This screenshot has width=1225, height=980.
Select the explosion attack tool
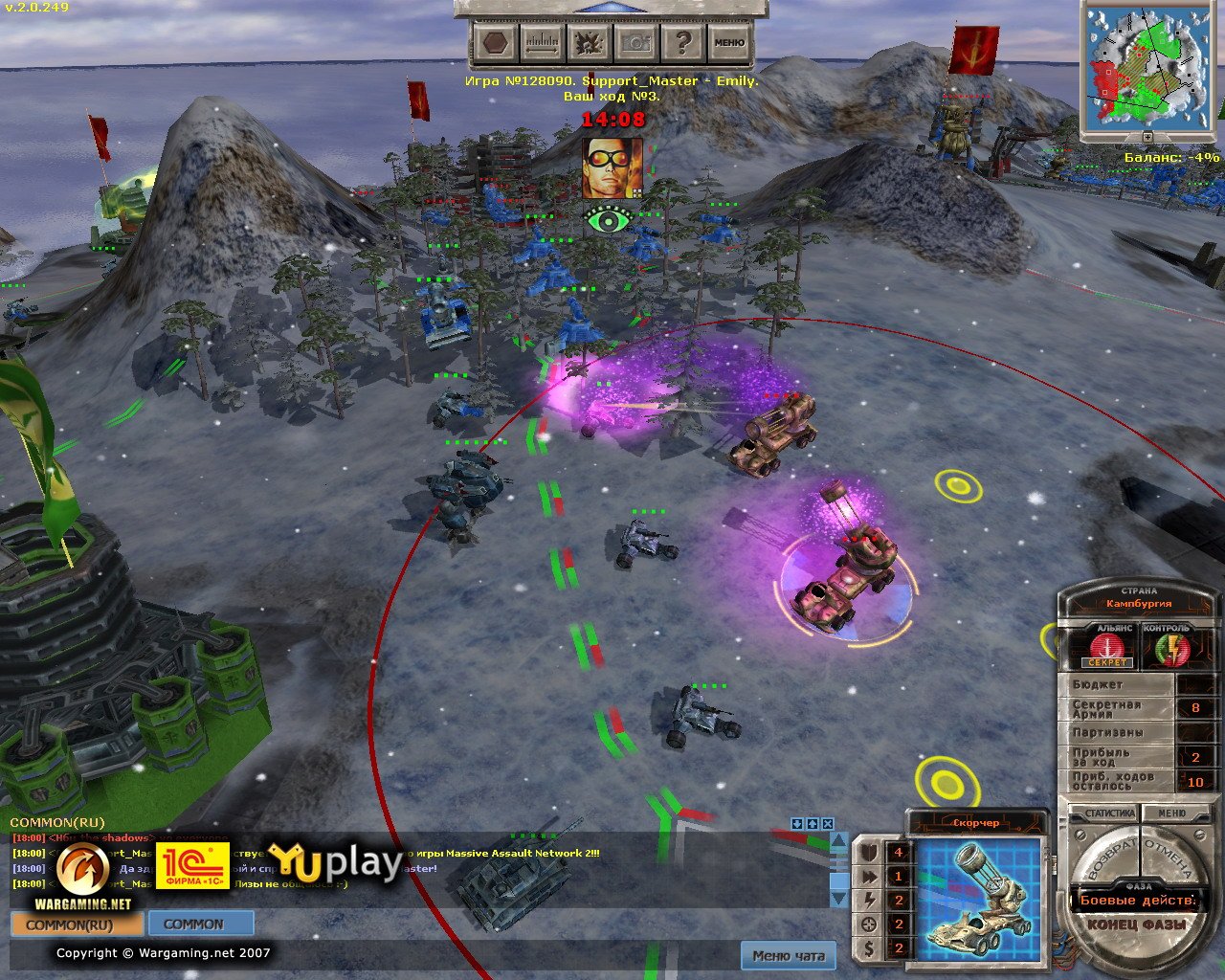tap(588, 42)
